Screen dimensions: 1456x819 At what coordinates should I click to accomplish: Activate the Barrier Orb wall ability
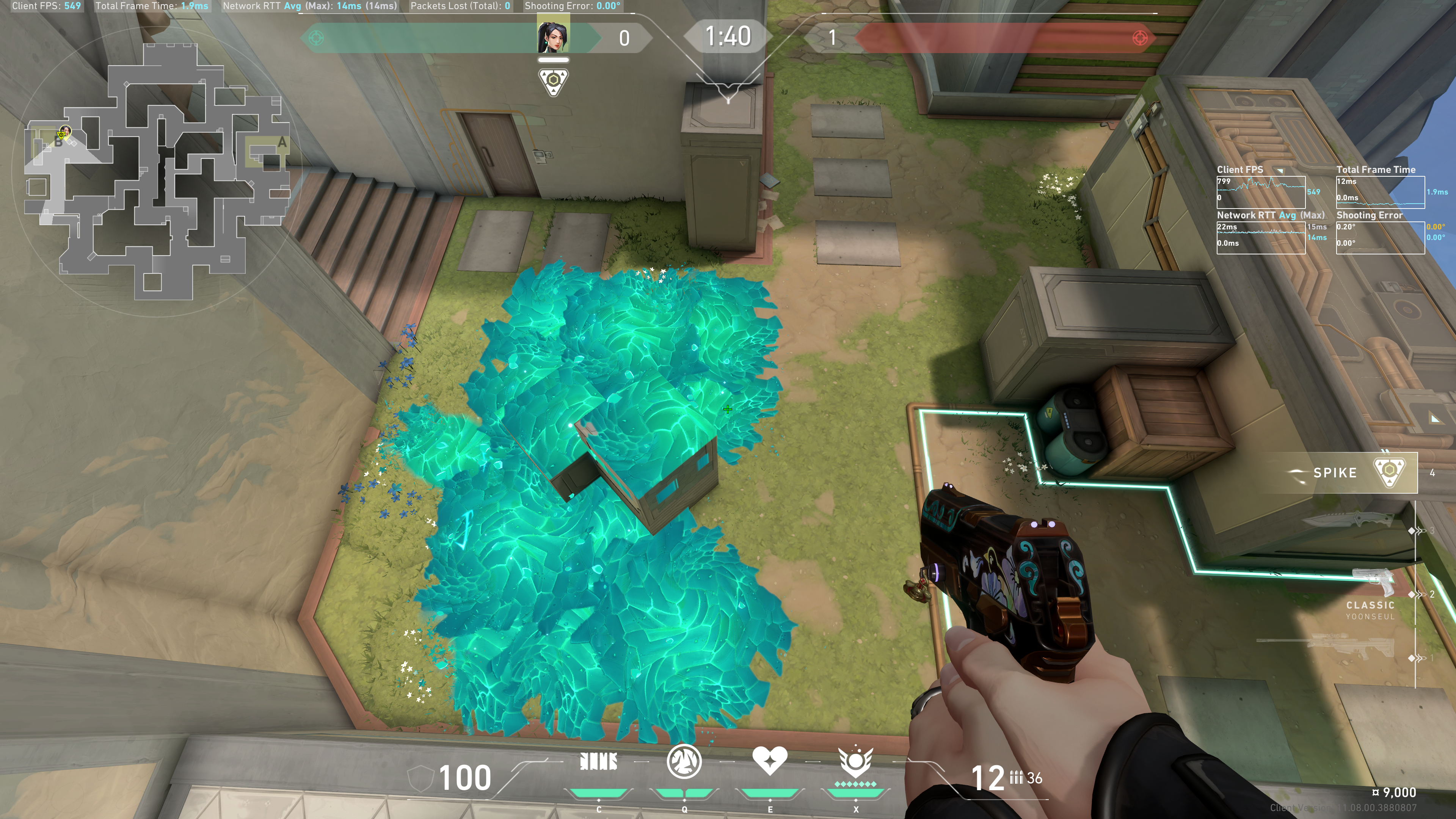(x=599, y=763)
